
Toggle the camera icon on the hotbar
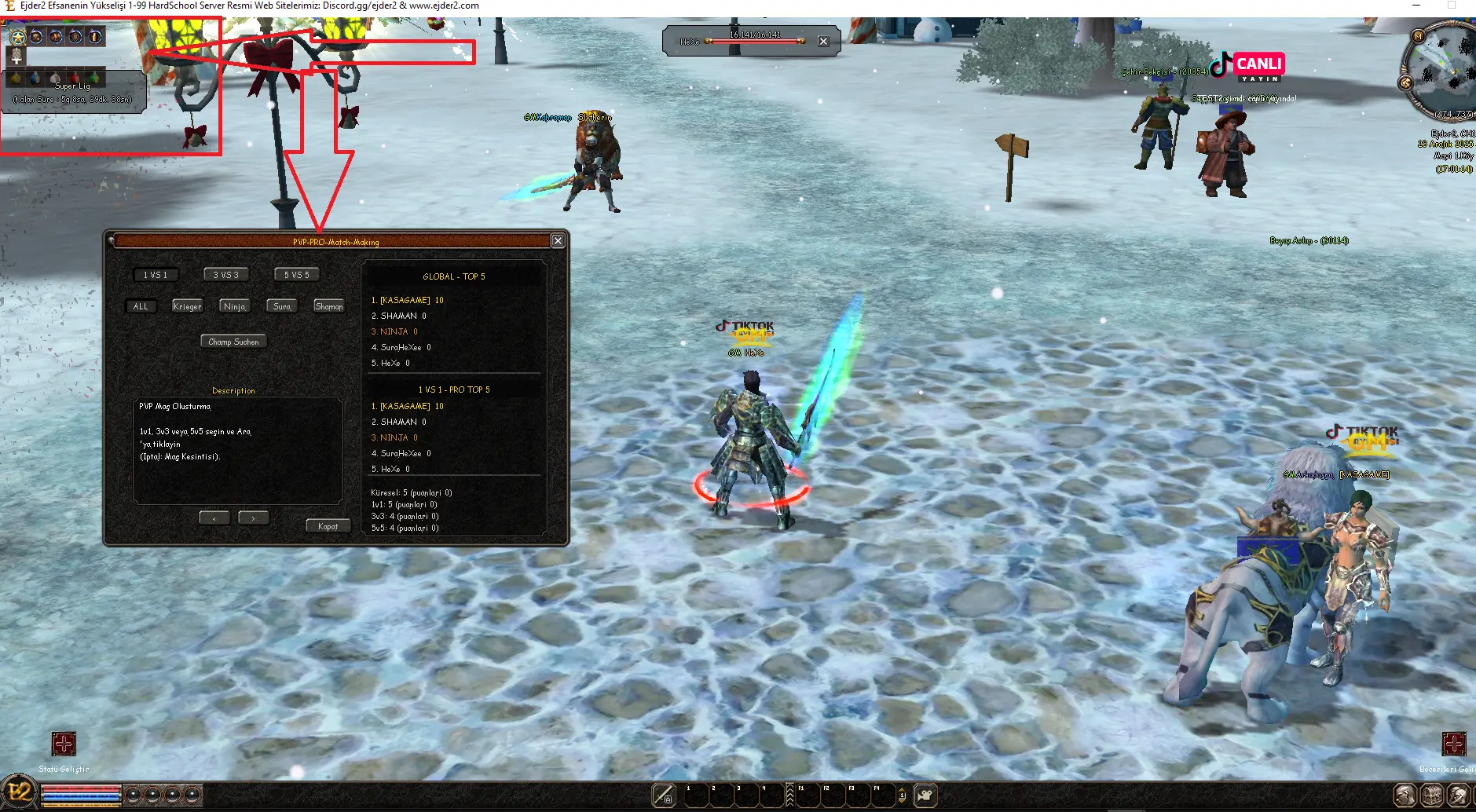click(925, 796)
